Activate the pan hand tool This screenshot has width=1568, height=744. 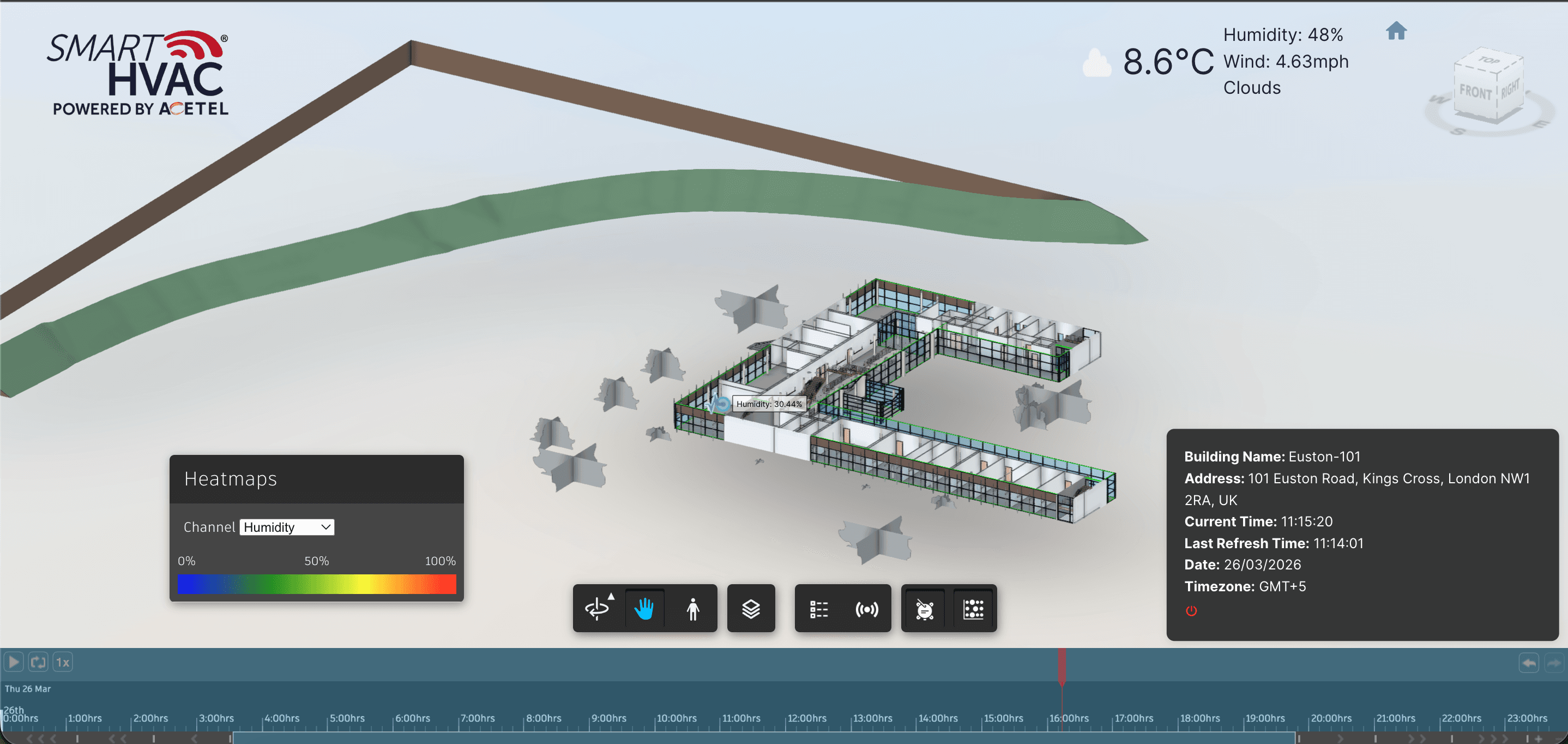[x=644, y=608]
